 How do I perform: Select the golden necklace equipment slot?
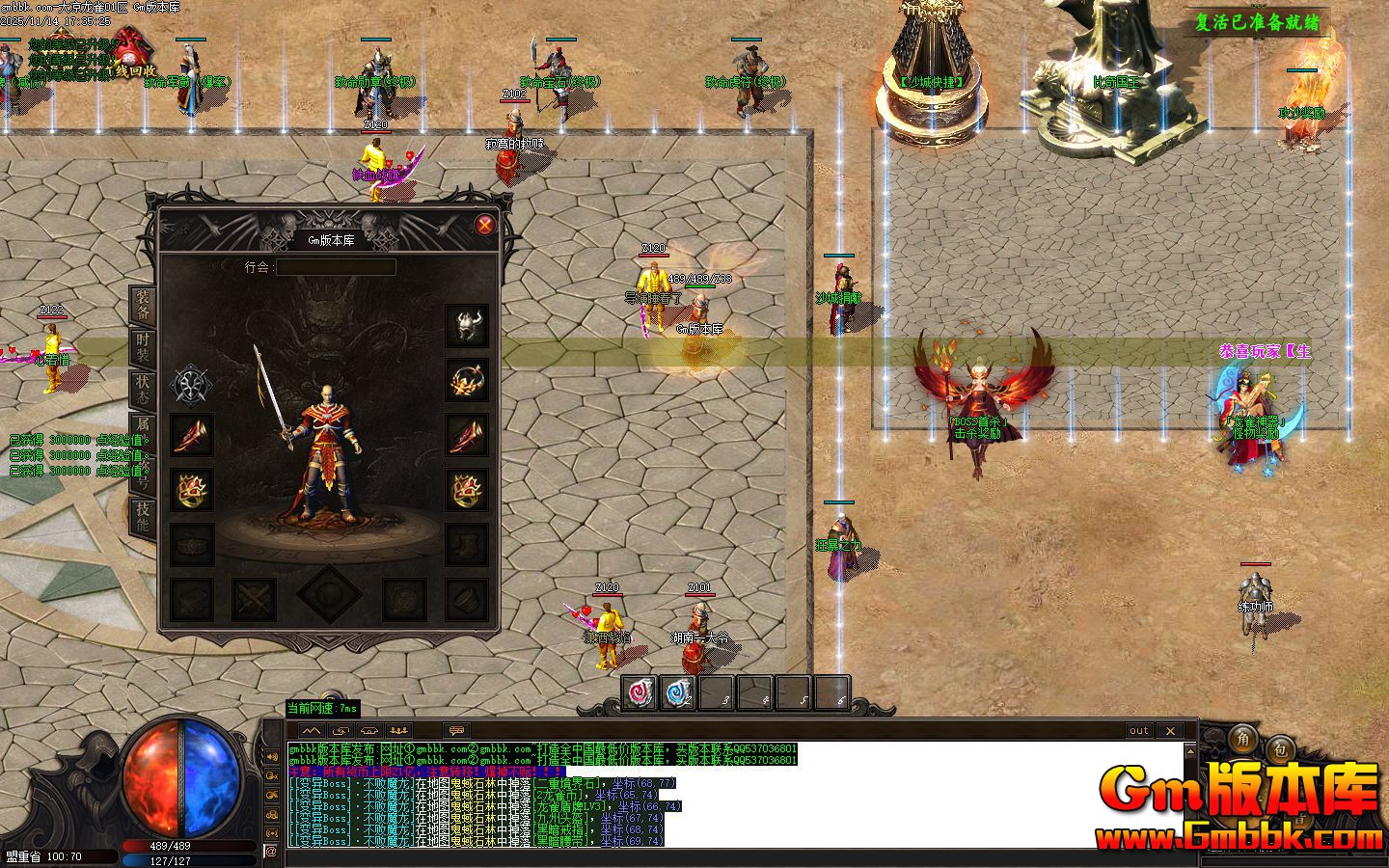tap(468, 380)
